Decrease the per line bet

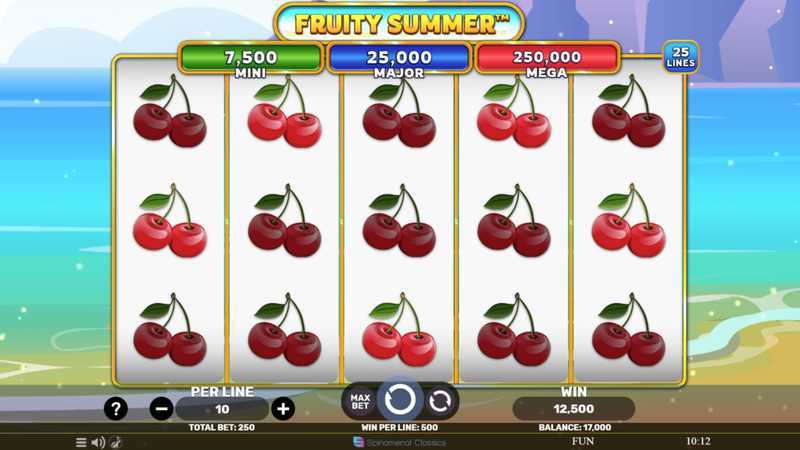(x=161, y=408)
